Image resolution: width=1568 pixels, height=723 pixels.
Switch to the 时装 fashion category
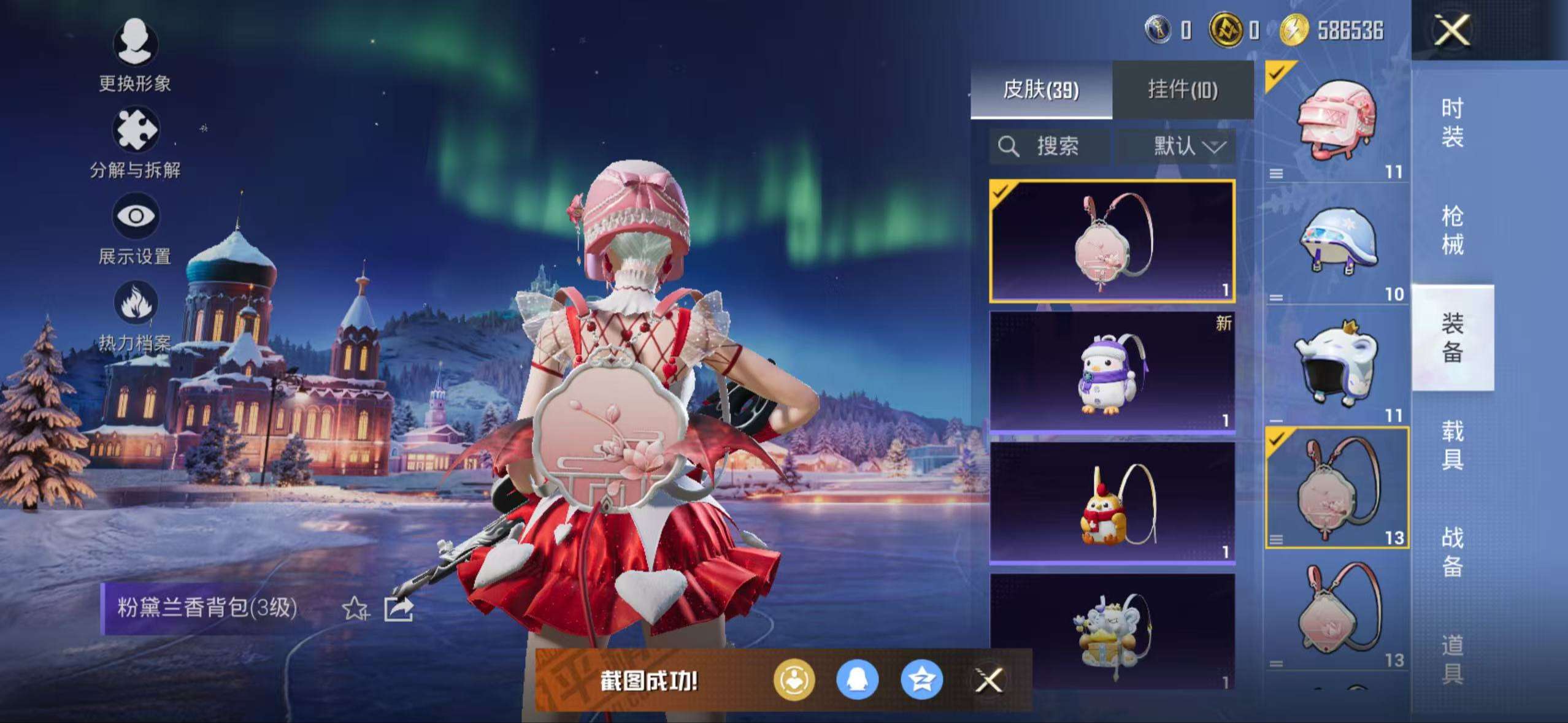coord(1452,123)
